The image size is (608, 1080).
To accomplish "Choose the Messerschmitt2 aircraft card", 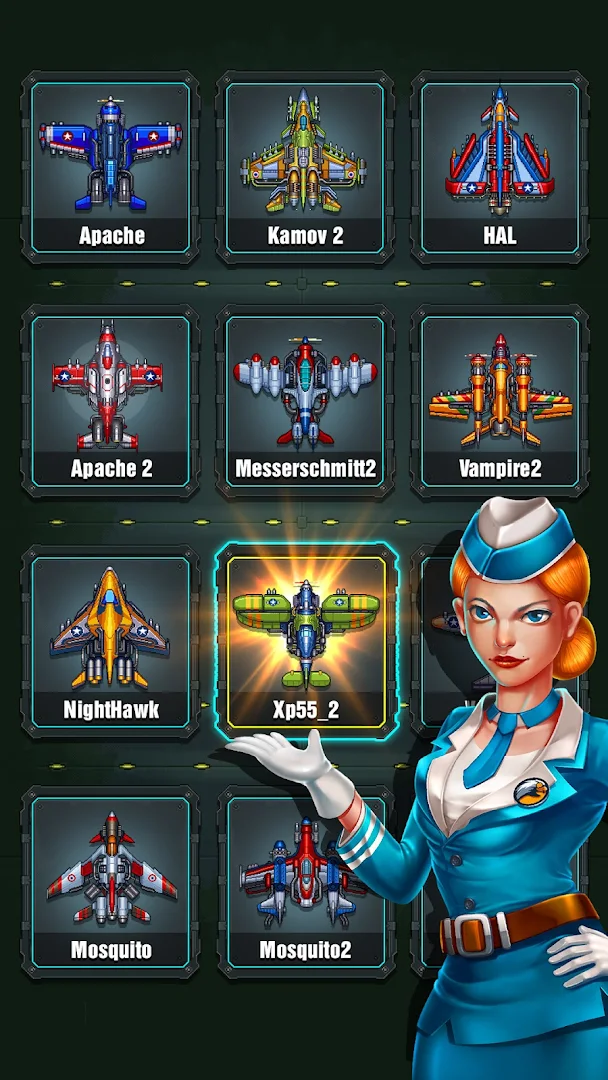I will pos(305,400).
